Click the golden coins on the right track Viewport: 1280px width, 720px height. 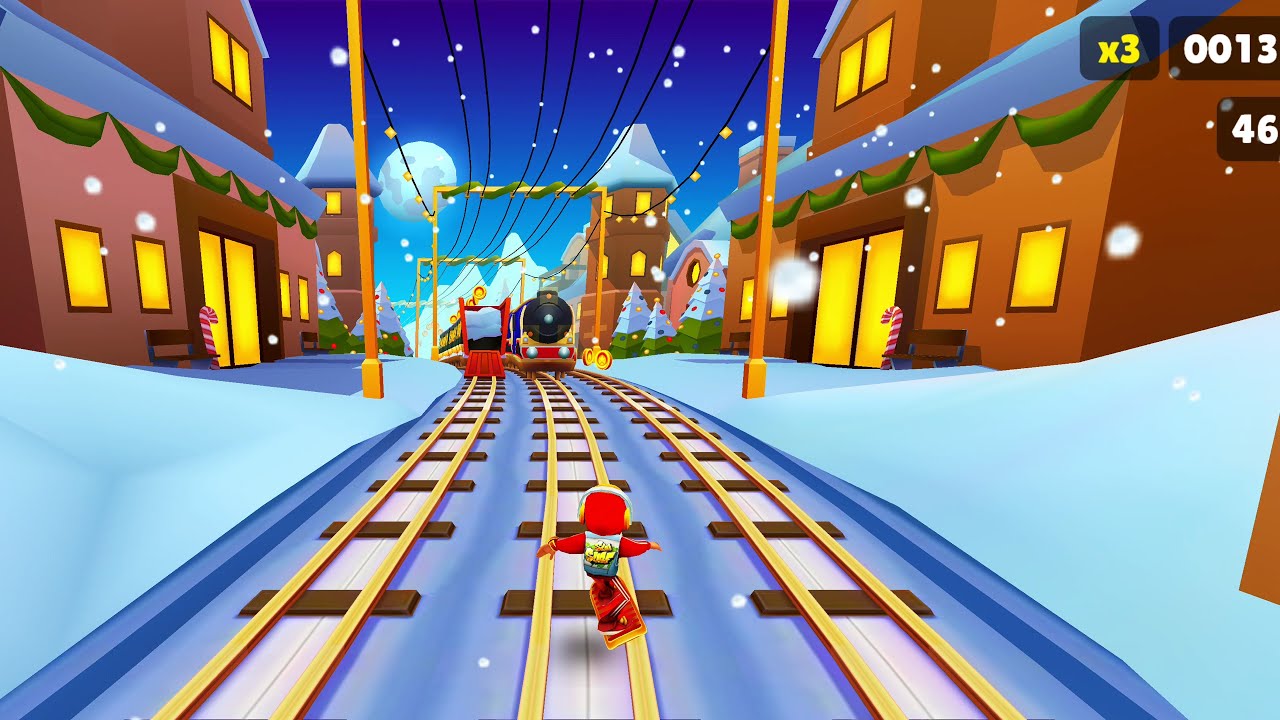coord(598,356)
